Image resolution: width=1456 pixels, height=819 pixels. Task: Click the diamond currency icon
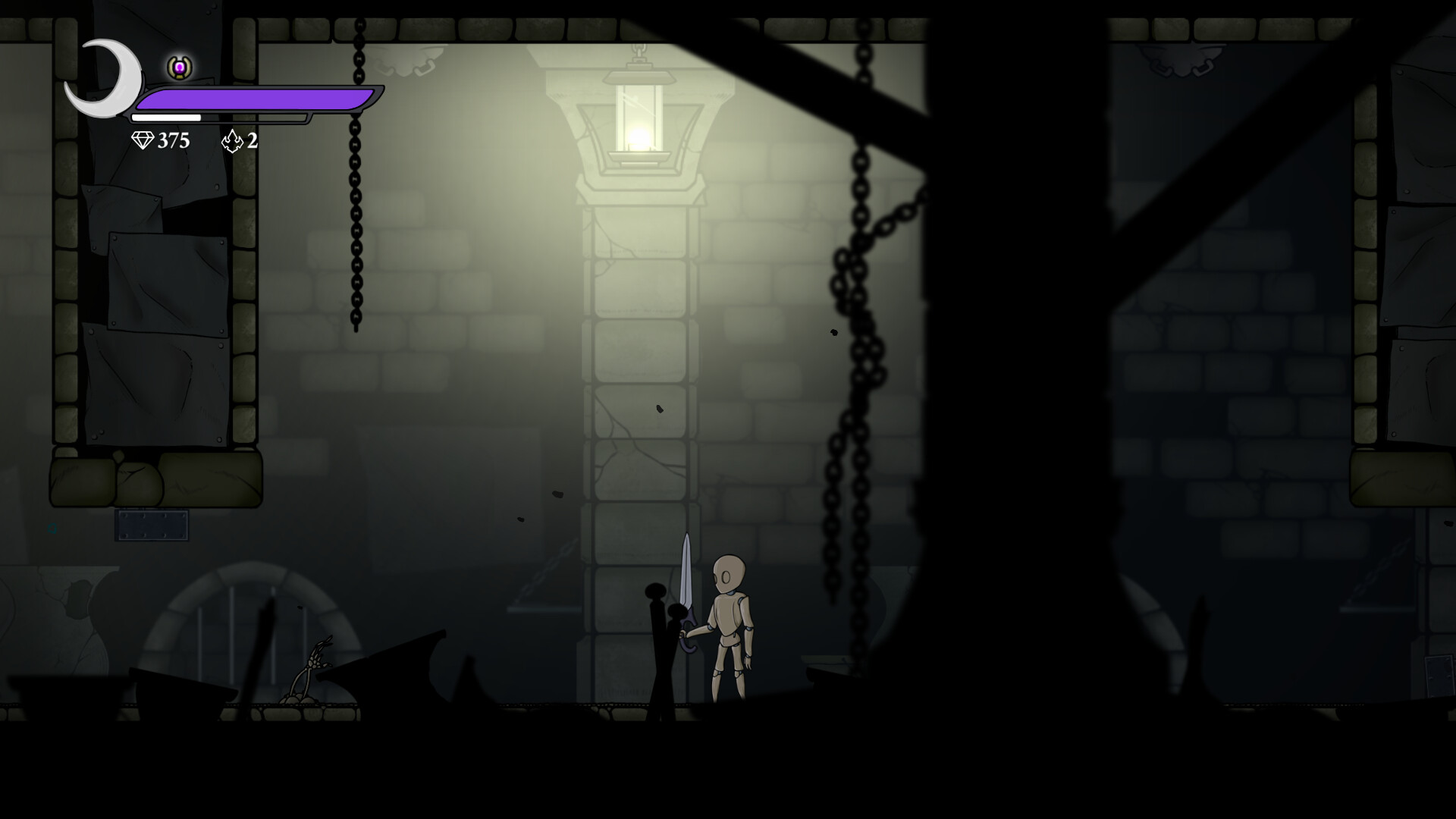(x=143, y=140)
